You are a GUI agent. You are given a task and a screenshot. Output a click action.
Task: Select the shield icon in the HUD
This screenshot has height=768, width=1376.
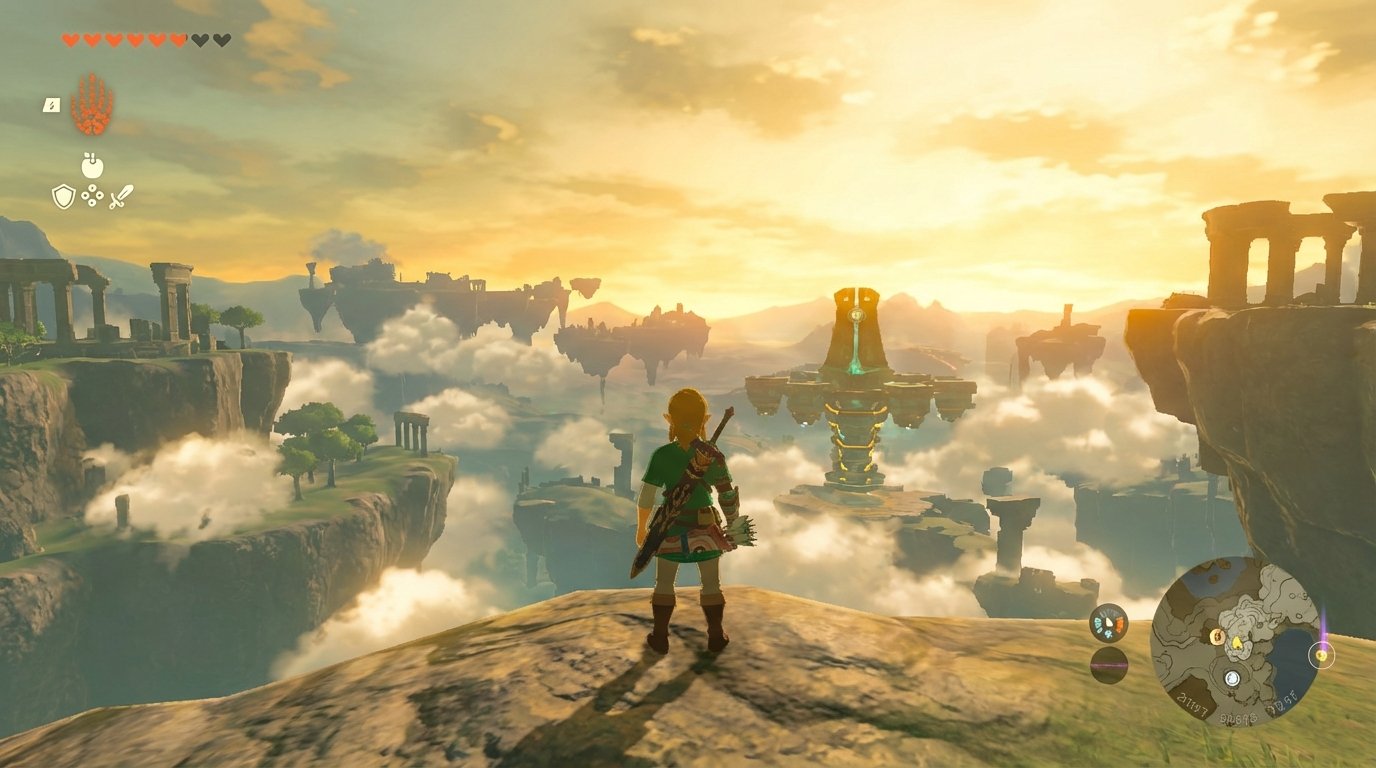tap(63, 195)
